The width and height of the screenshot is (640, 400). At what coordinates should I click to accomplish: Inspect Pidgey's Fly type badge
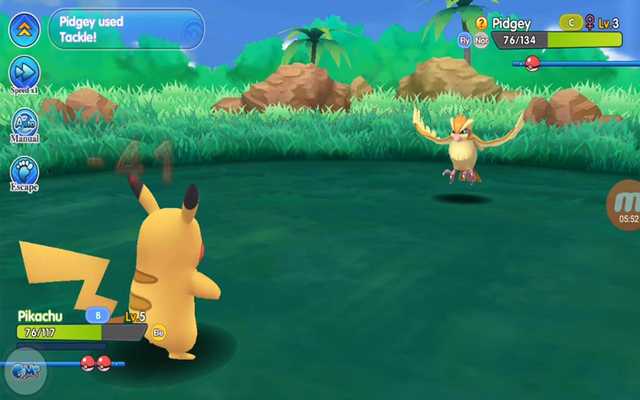(x=465, y=40)
